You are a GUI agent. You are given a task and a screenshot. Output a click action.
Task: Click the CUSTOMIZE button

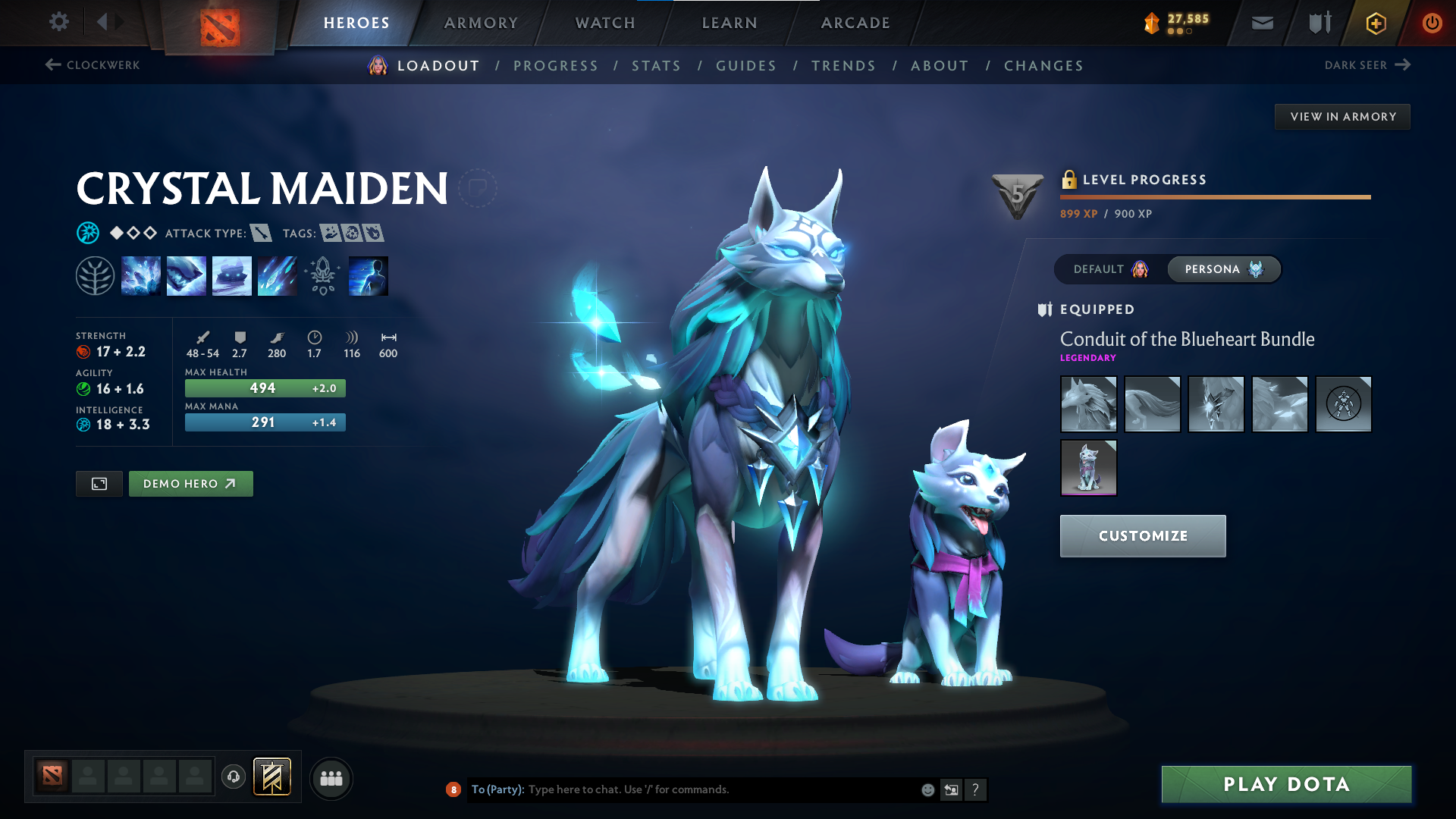1142,535
